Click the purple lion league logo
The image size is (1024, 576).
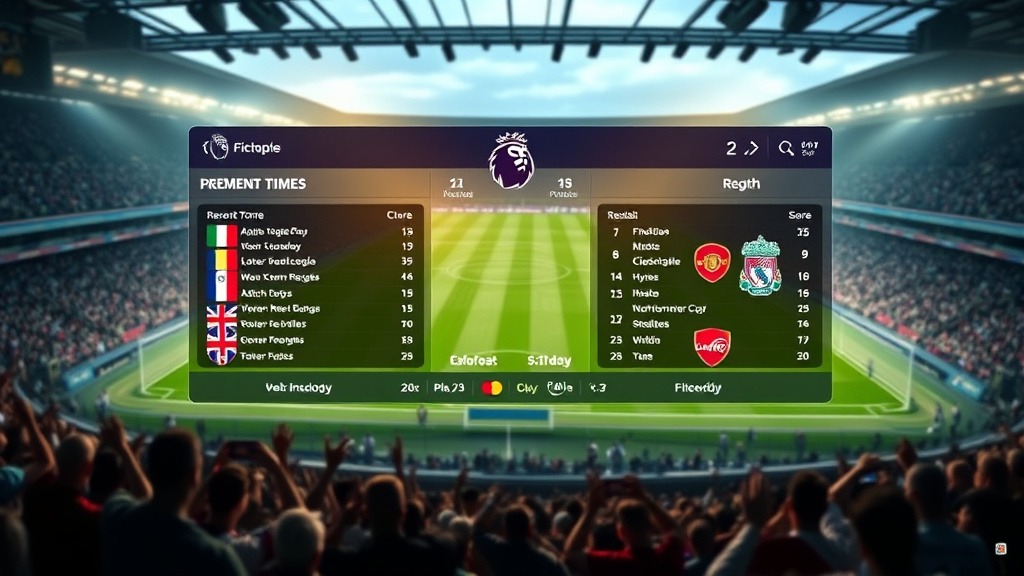point(511,161)
